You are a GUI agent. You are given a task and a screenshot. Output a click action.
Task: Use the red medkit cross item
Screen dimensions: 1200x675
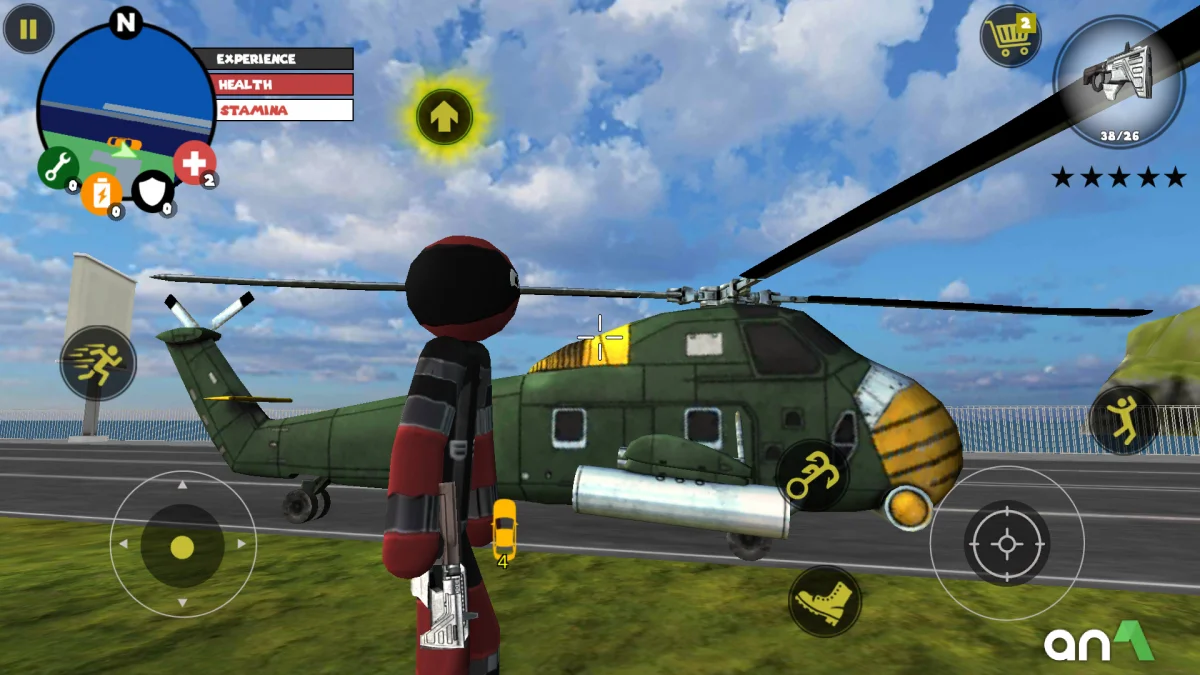click(194, 162)
